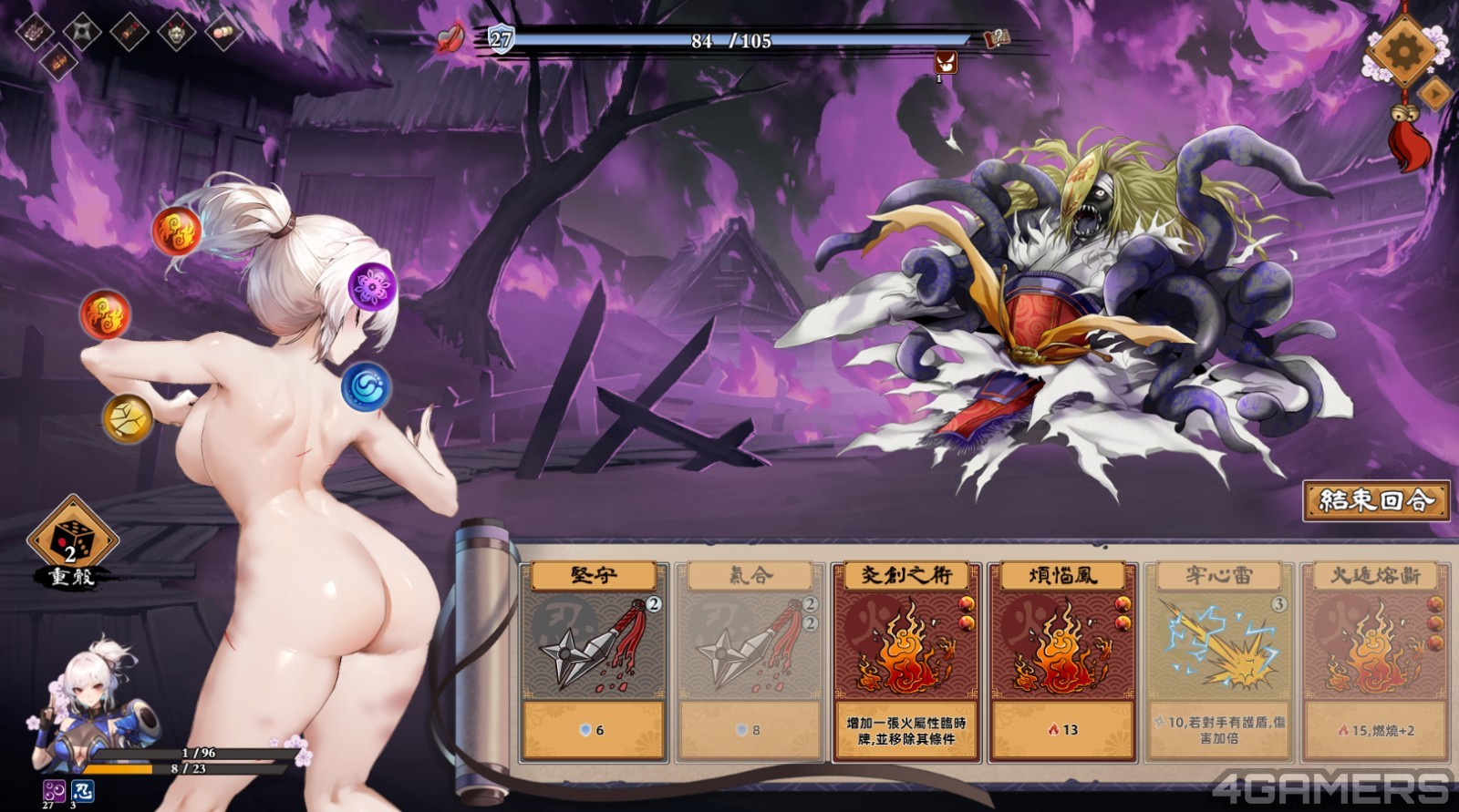1459x812 pixels.
Task: Inspect the oni mask relic icon
Action: click(176, 33)
